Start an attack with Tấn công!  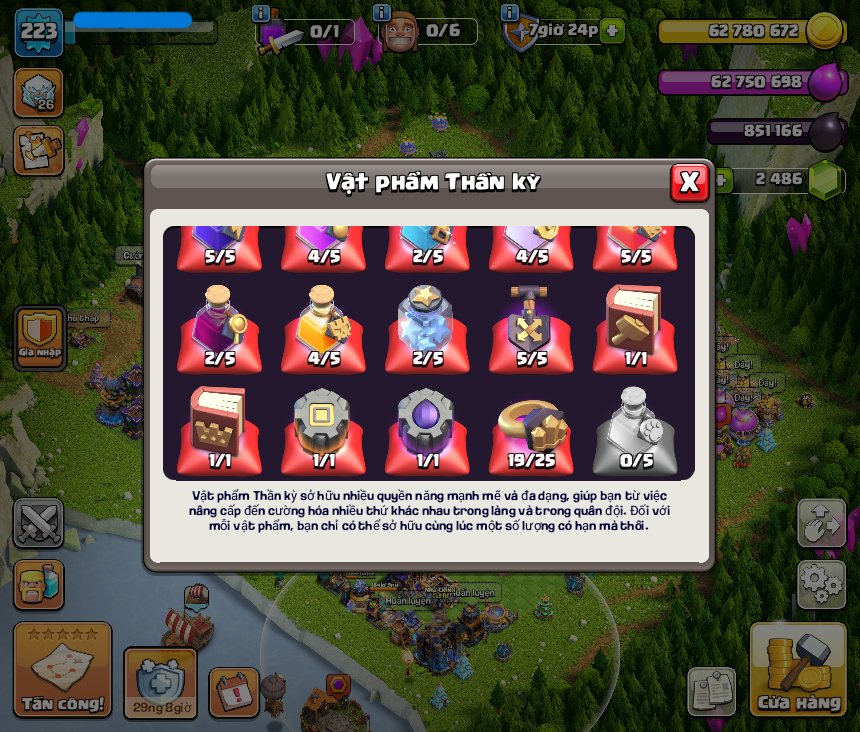(x=62, y=670)
